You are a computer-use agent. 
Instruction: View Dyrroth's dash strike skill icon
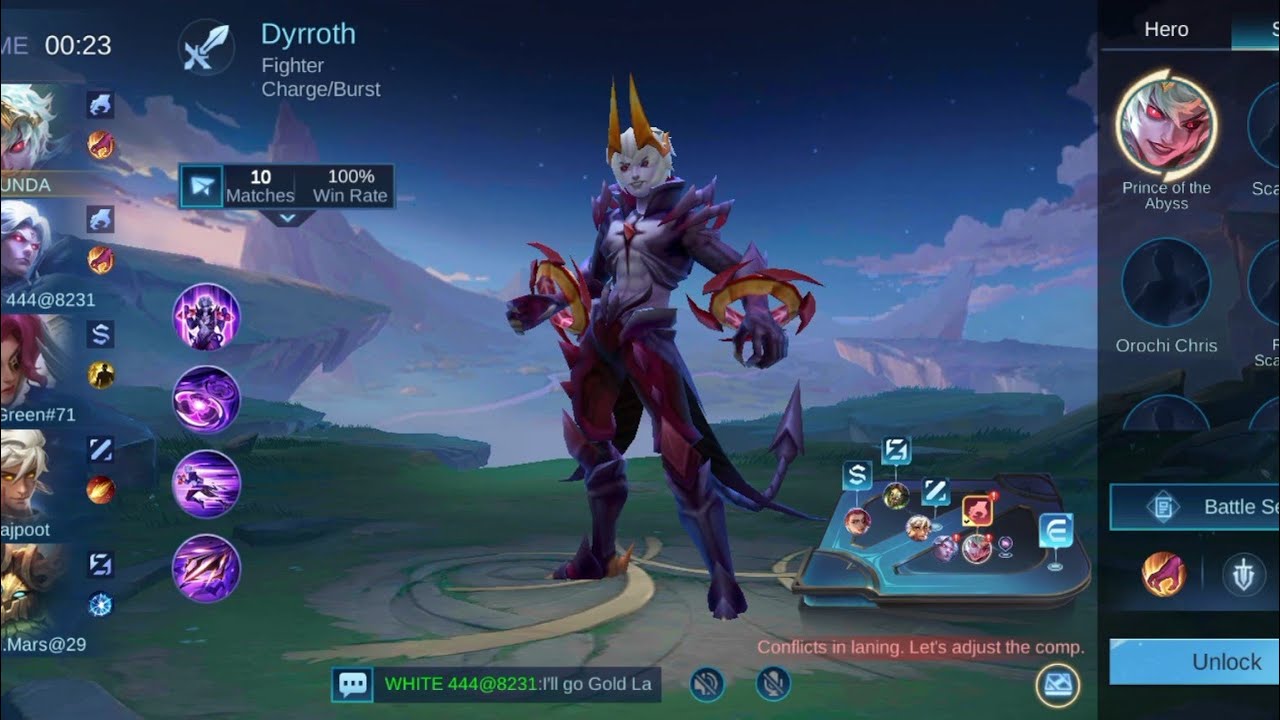click(207, 484)
